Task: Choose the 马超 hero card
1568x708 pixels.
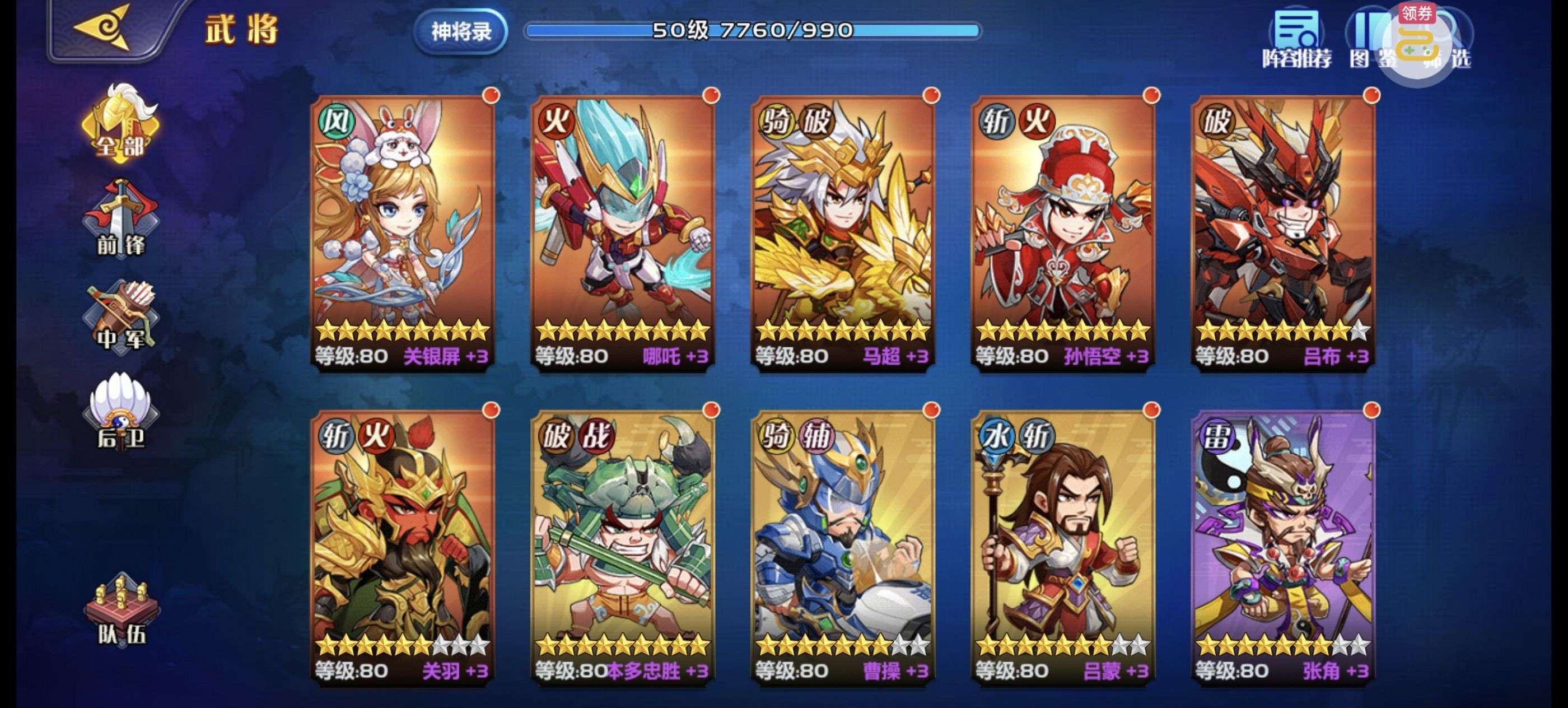Action: (843, 231)
